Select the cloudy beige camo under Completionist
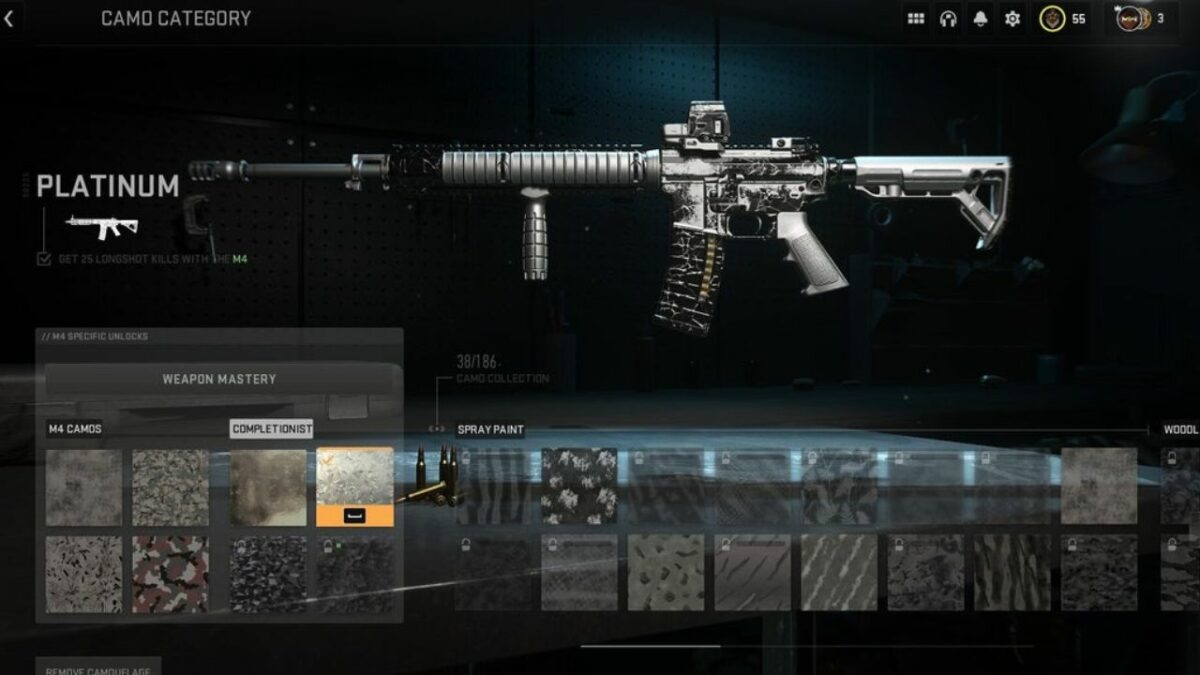This screenshot has width=1200, height=675. tap(268, 487)
